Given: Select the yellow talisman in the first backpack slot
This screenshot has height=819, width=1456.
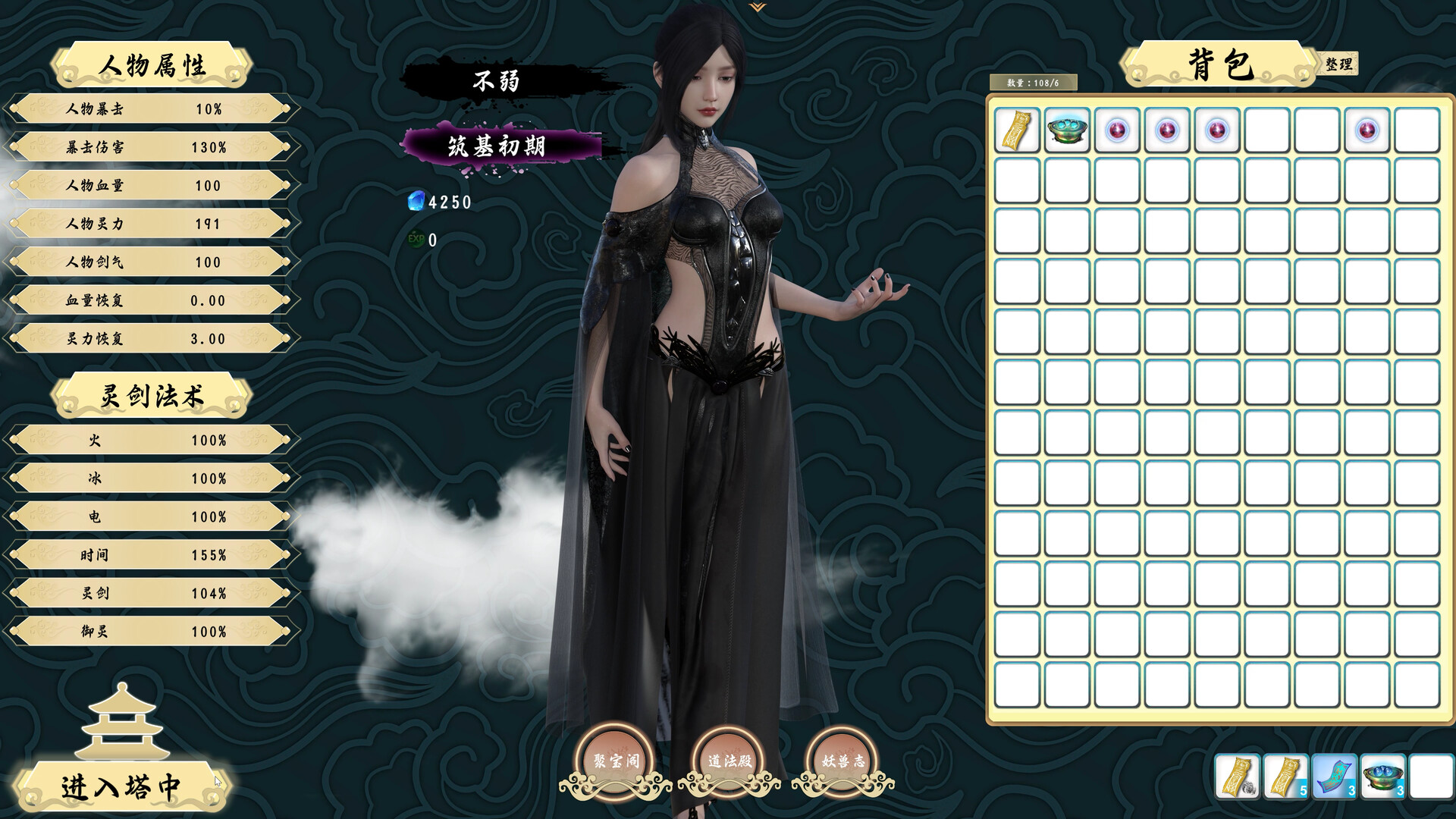Looking at the screenshot, I should tap(1016, 130).
